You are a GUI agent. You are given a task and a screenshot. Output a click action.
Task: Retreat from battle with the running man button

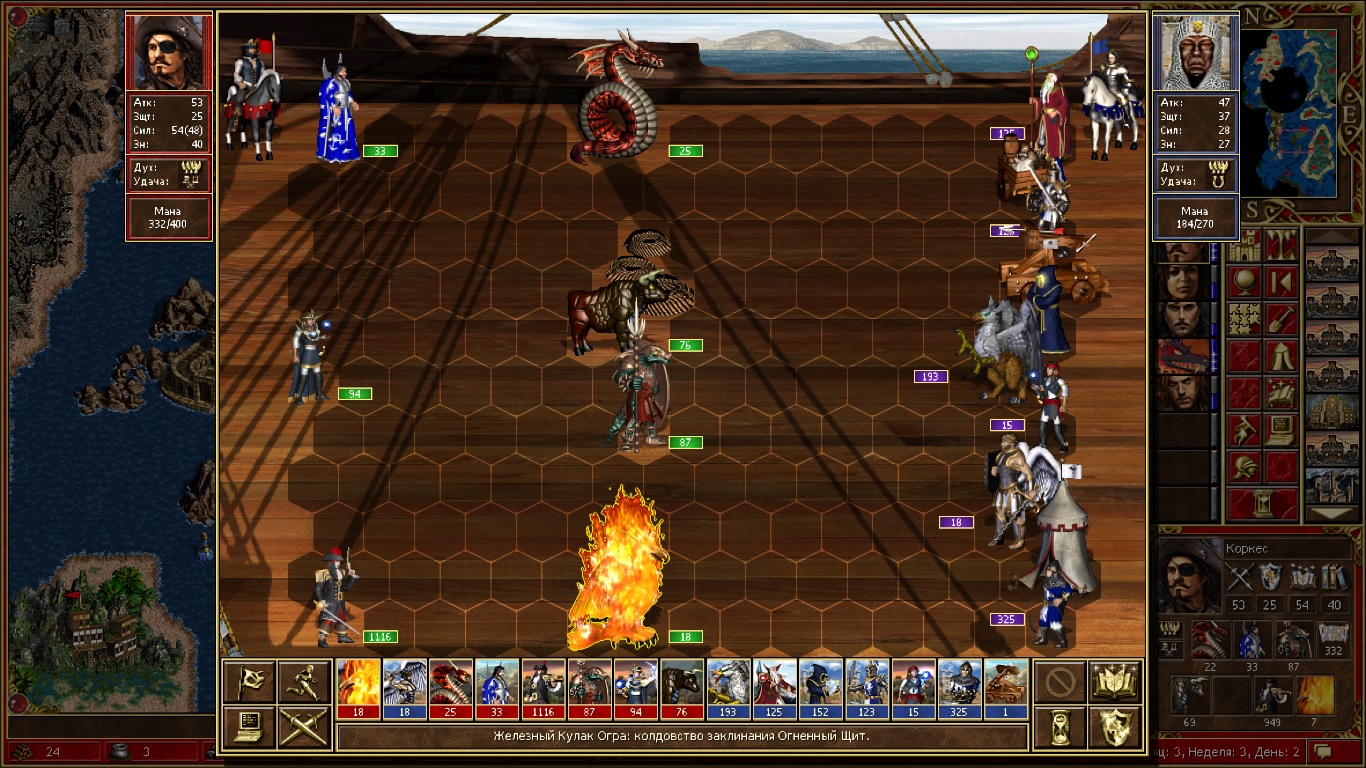[304, 681]
